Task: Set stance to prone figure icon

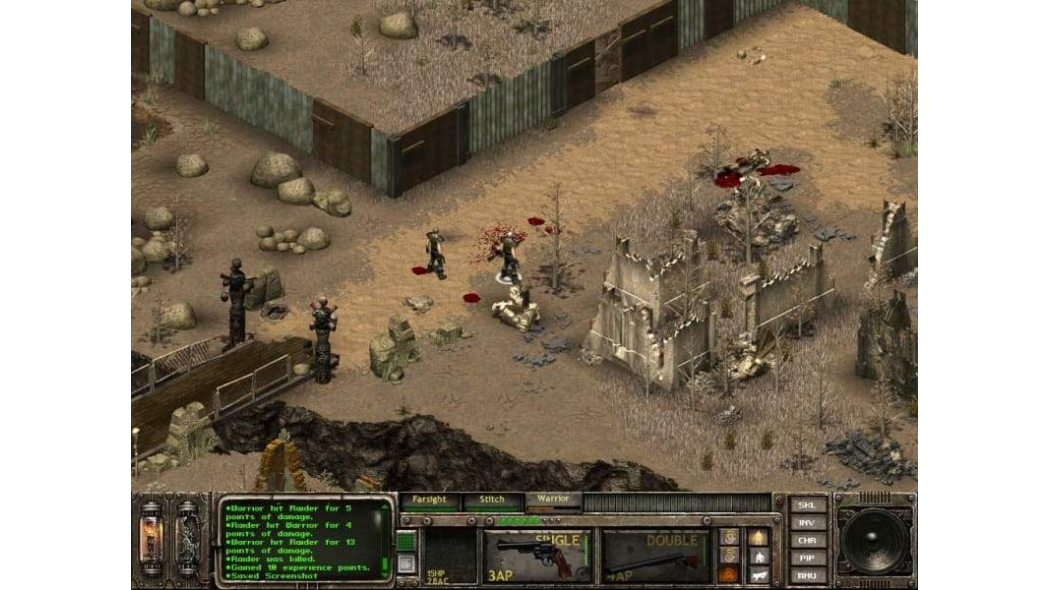Action: 758,574
